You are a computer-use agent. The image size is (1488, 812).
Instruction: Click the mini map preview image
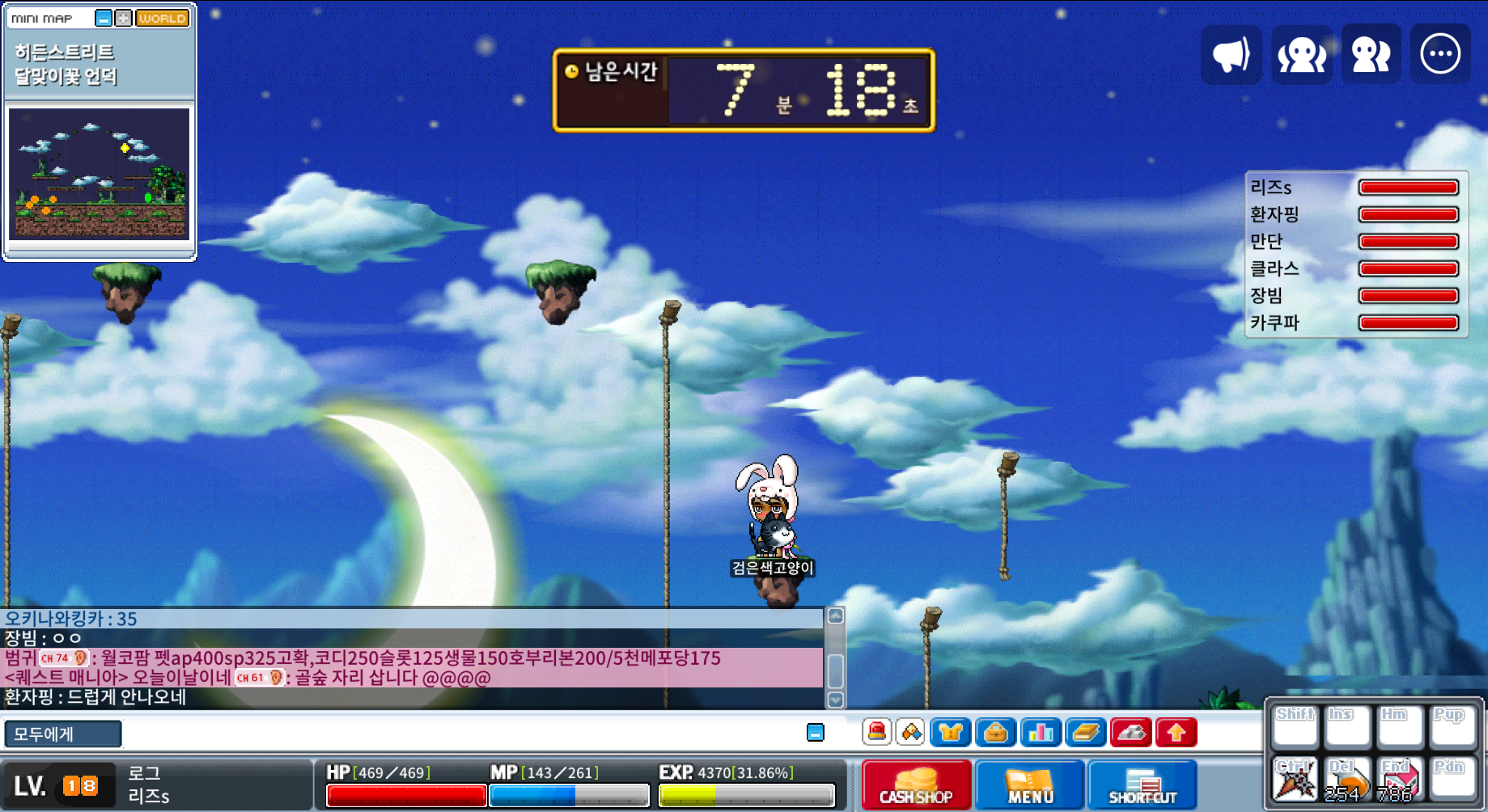99,174
